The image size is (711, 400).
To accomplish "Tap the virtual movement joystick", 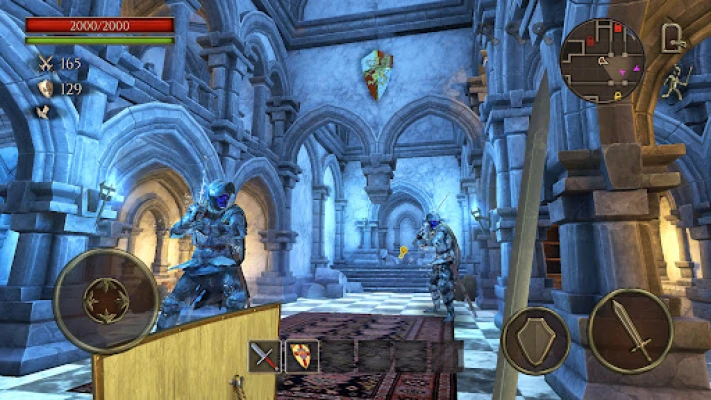I will pyautogui.click(x=106, y=300).
